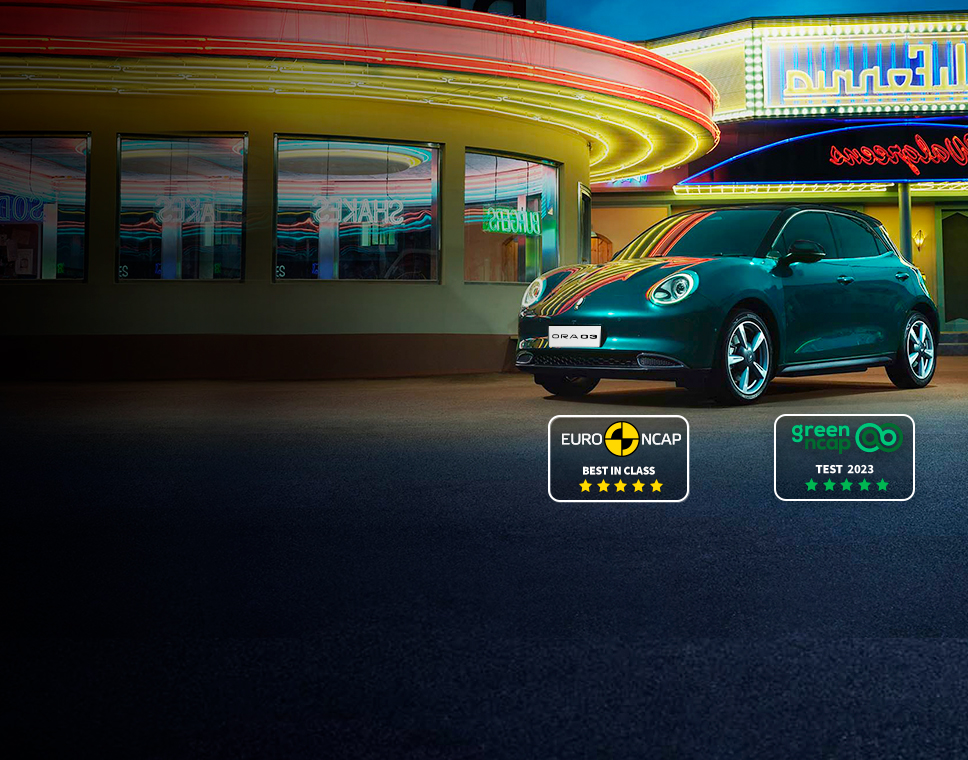Select the Green NCAP Test 2023 badge
Image resolution: width=968 pixels, height=760 pixels.
(x=844, y=457)
